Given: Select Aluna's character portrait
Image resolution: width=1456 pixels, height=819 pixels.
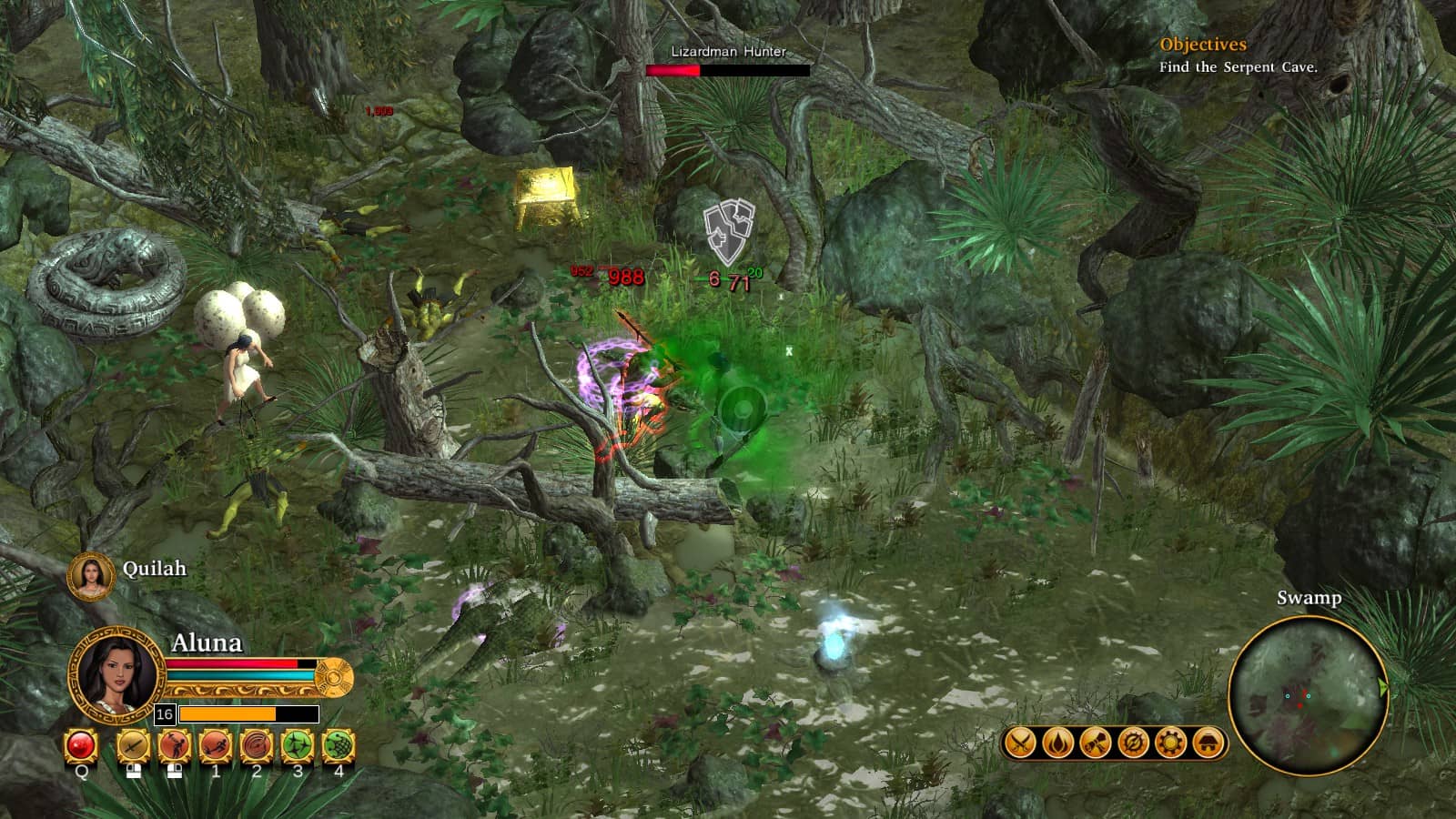Looking at the screenshot, I should [x=116, y=674].
